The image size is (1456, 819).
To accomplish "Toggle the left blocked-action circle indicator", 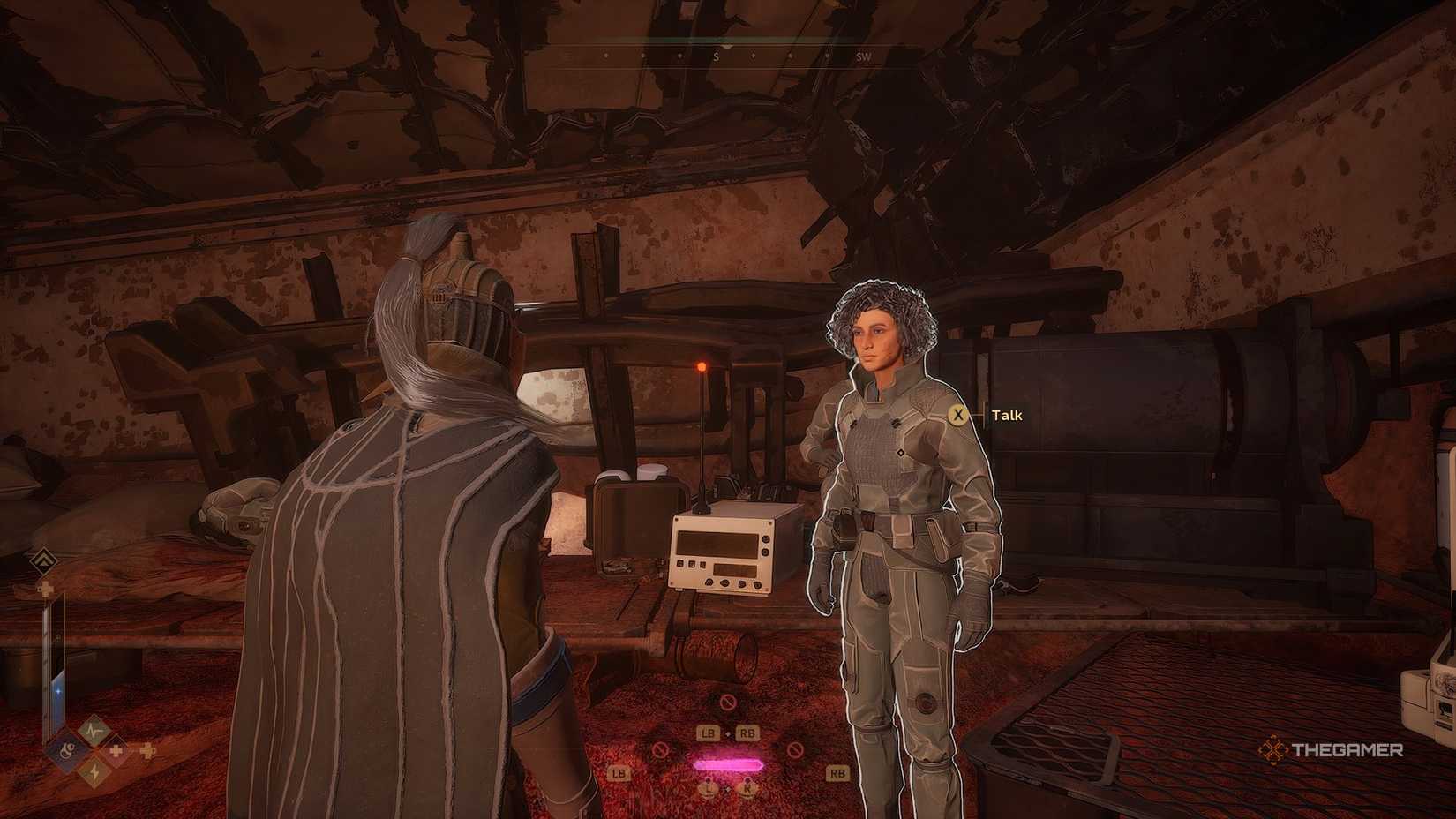I will 661,750.
